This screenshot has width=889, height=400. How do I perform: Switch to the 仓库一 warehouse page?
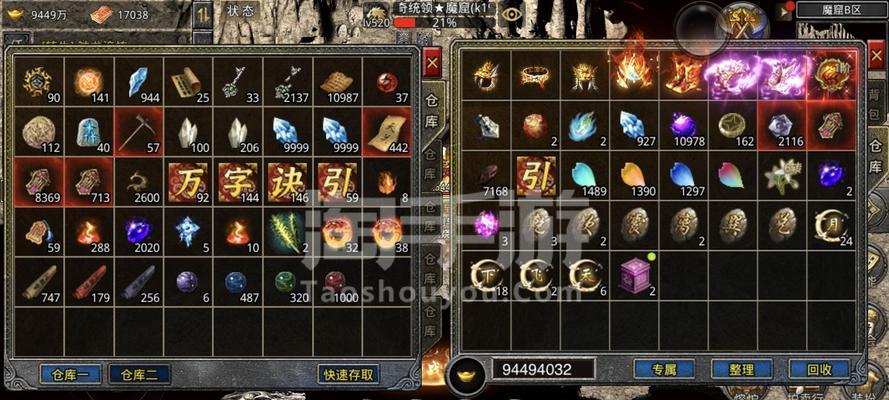(x=71, y=375)
